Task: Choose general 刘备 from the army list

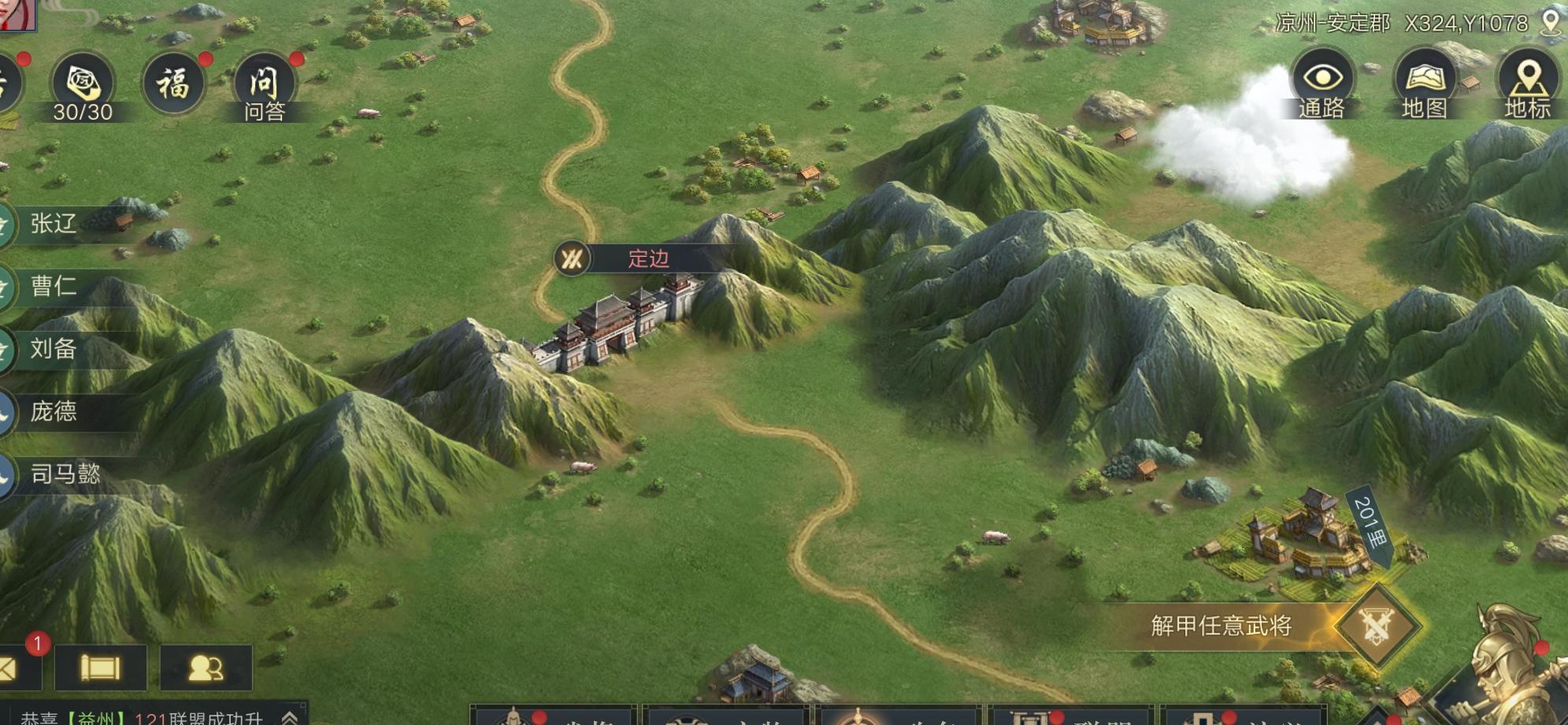Action: tap(54, 348)
